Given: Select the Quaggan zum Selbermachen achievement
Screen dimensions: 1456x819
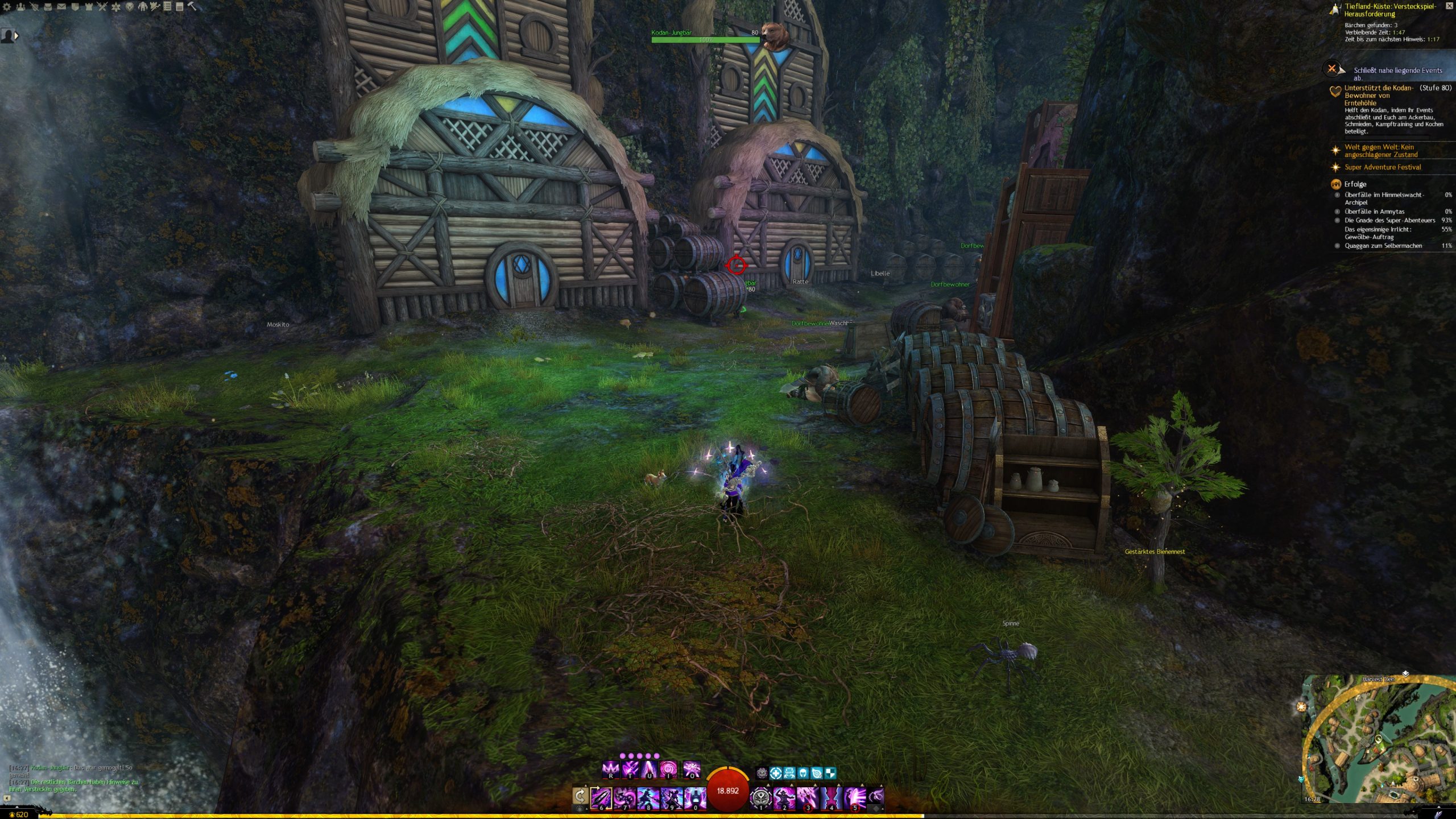Looking at the screenshot, I should click(1383, 246).
